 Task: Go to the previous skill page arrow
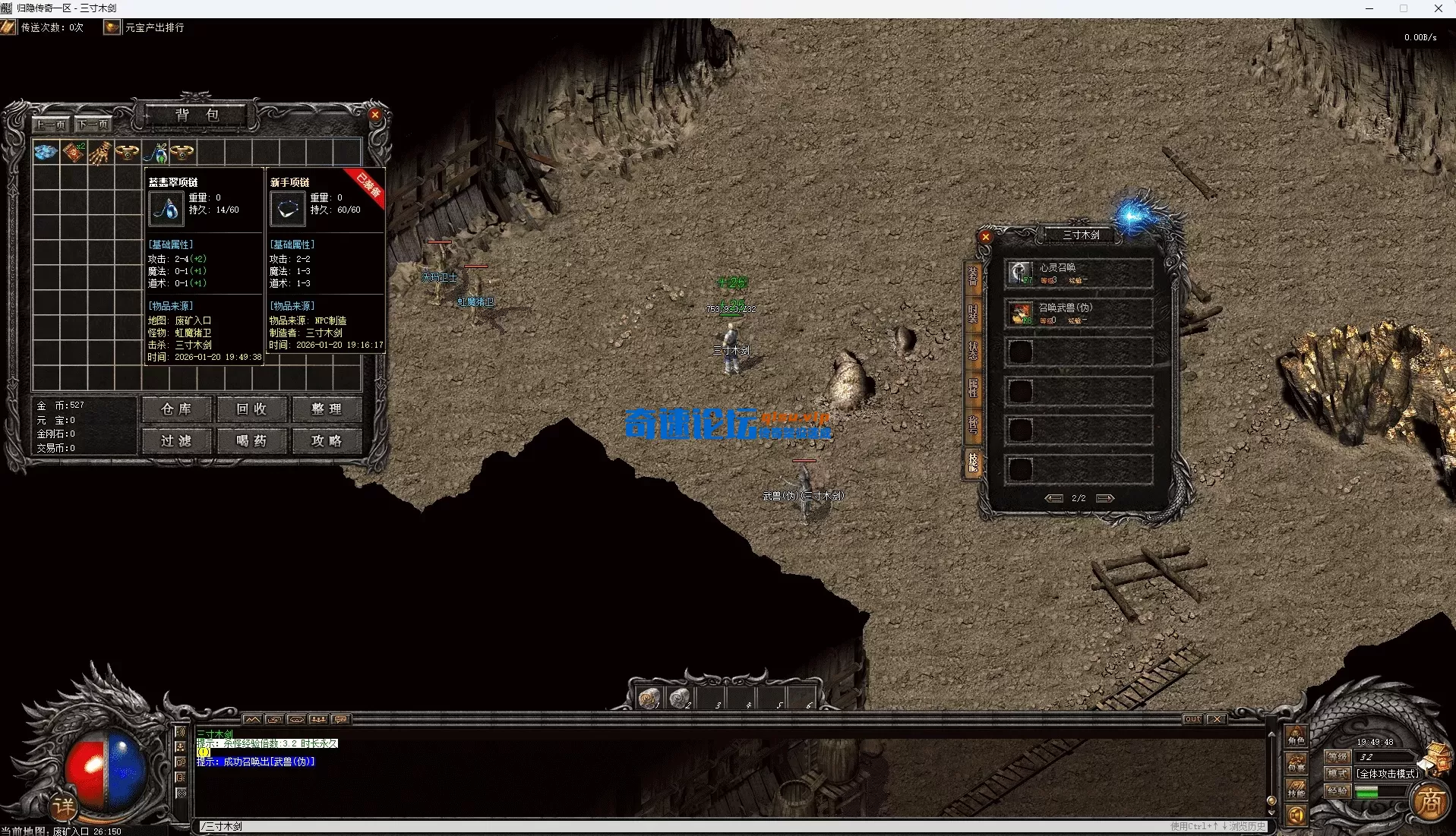coord(1053,498)
